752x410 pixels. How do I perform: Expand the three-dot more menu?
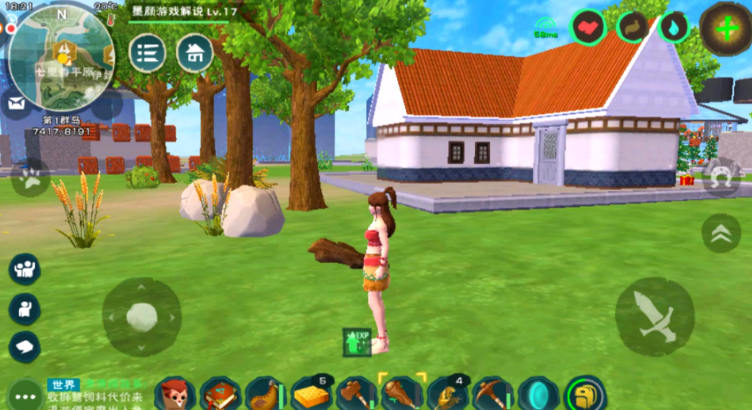(22, 393)
